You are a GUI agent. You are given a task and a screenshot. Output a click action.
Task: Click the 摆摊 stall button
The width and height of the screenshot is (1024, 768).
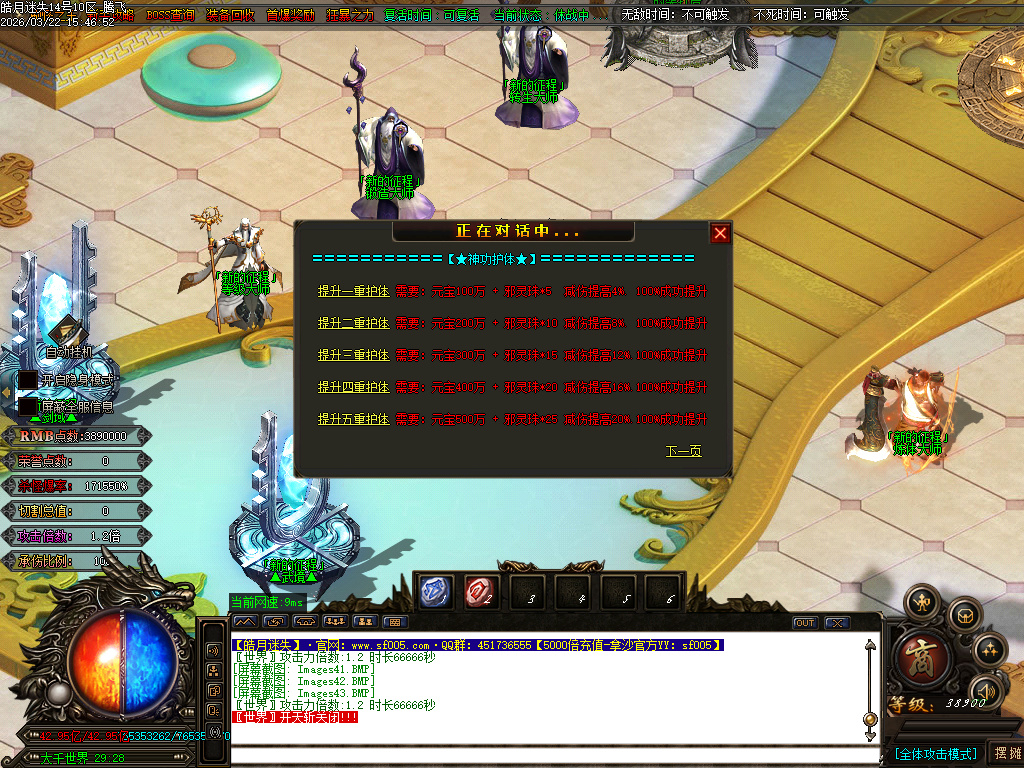pos(1005,753)
